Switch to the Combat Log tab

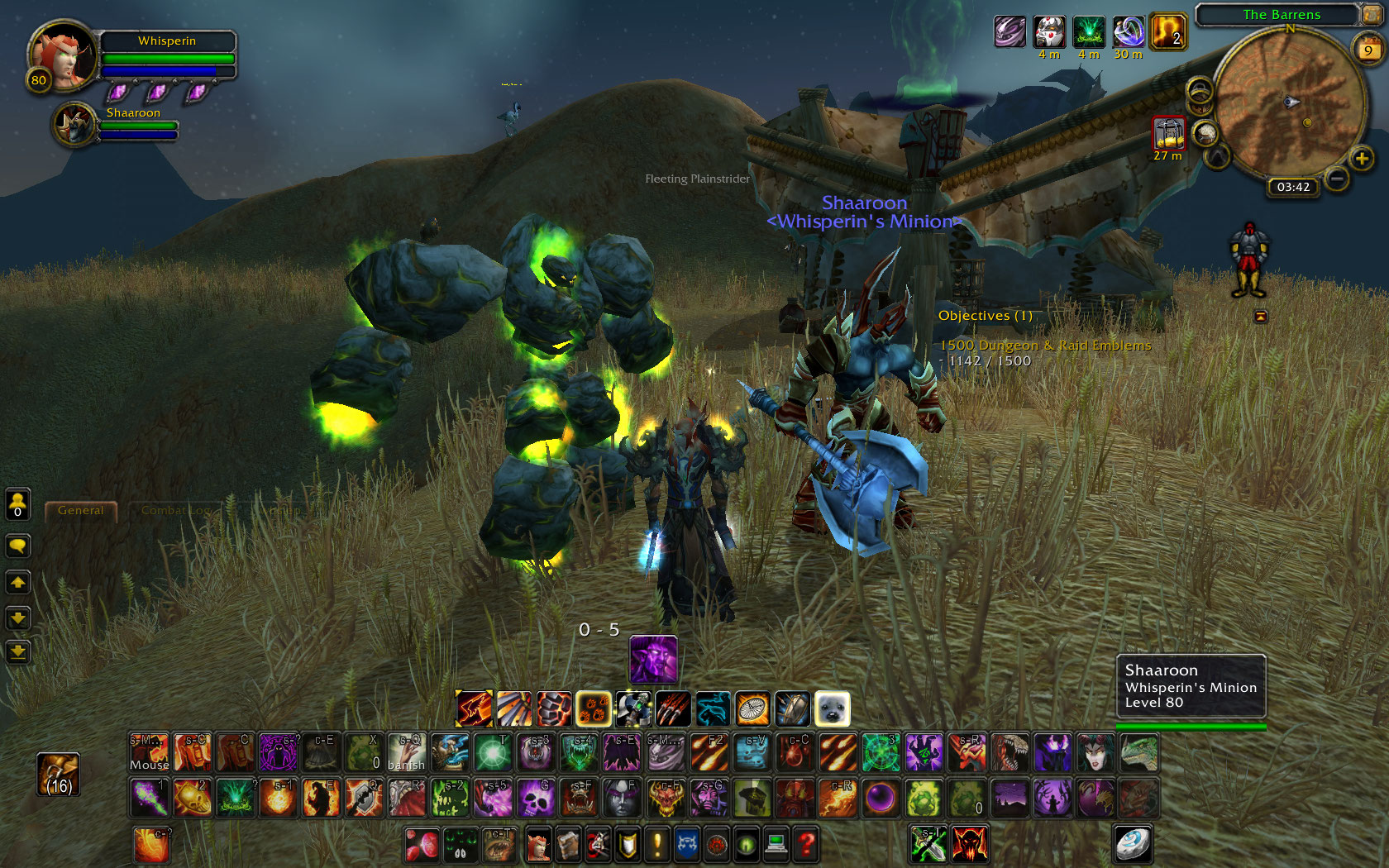pos(175,511)
